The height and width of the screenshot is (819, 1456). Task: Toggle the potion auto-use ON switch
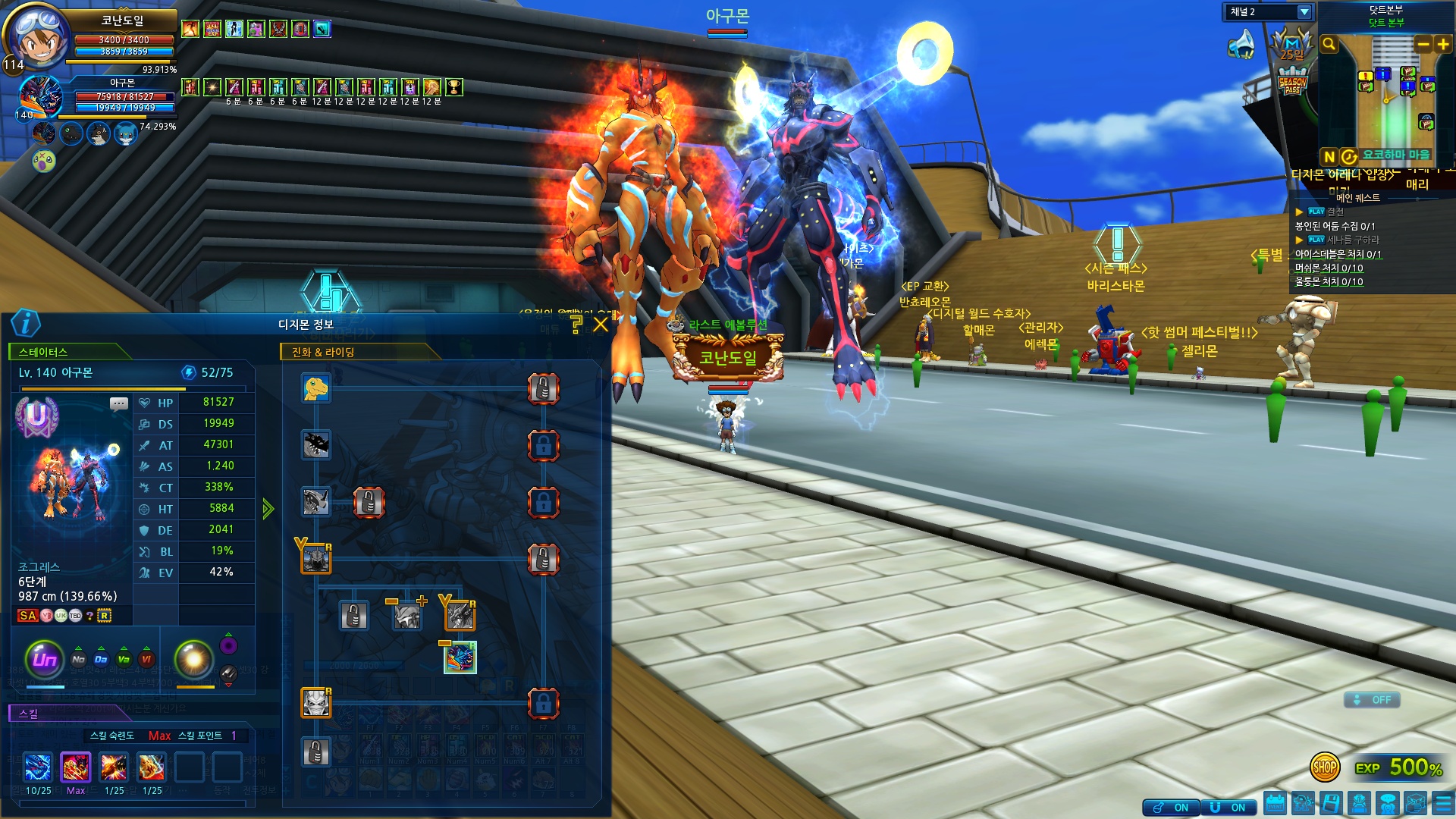click(1172, 807)
